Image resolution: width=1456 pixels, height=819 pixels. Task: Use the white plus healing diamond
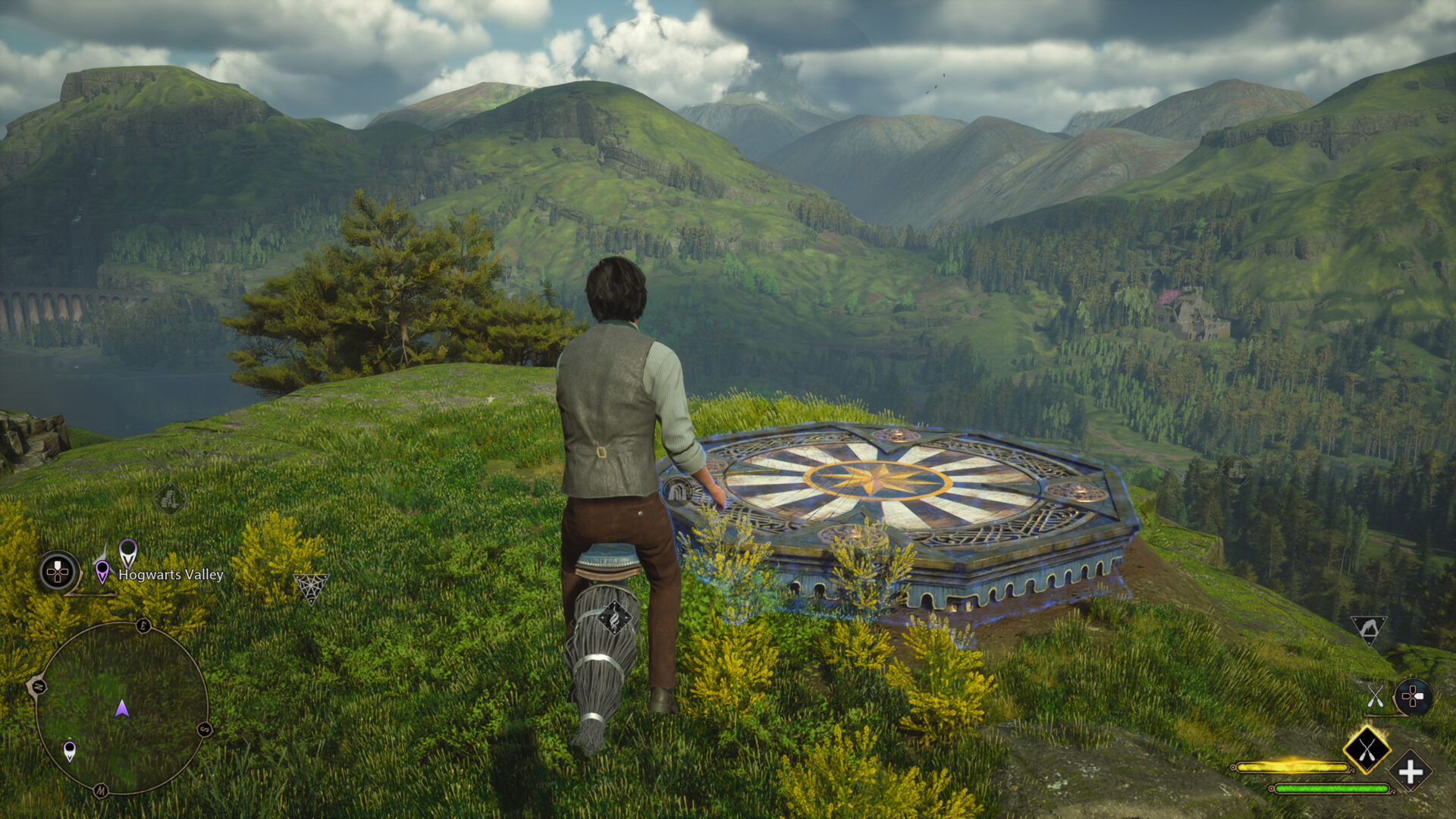tap(1410, 773)
